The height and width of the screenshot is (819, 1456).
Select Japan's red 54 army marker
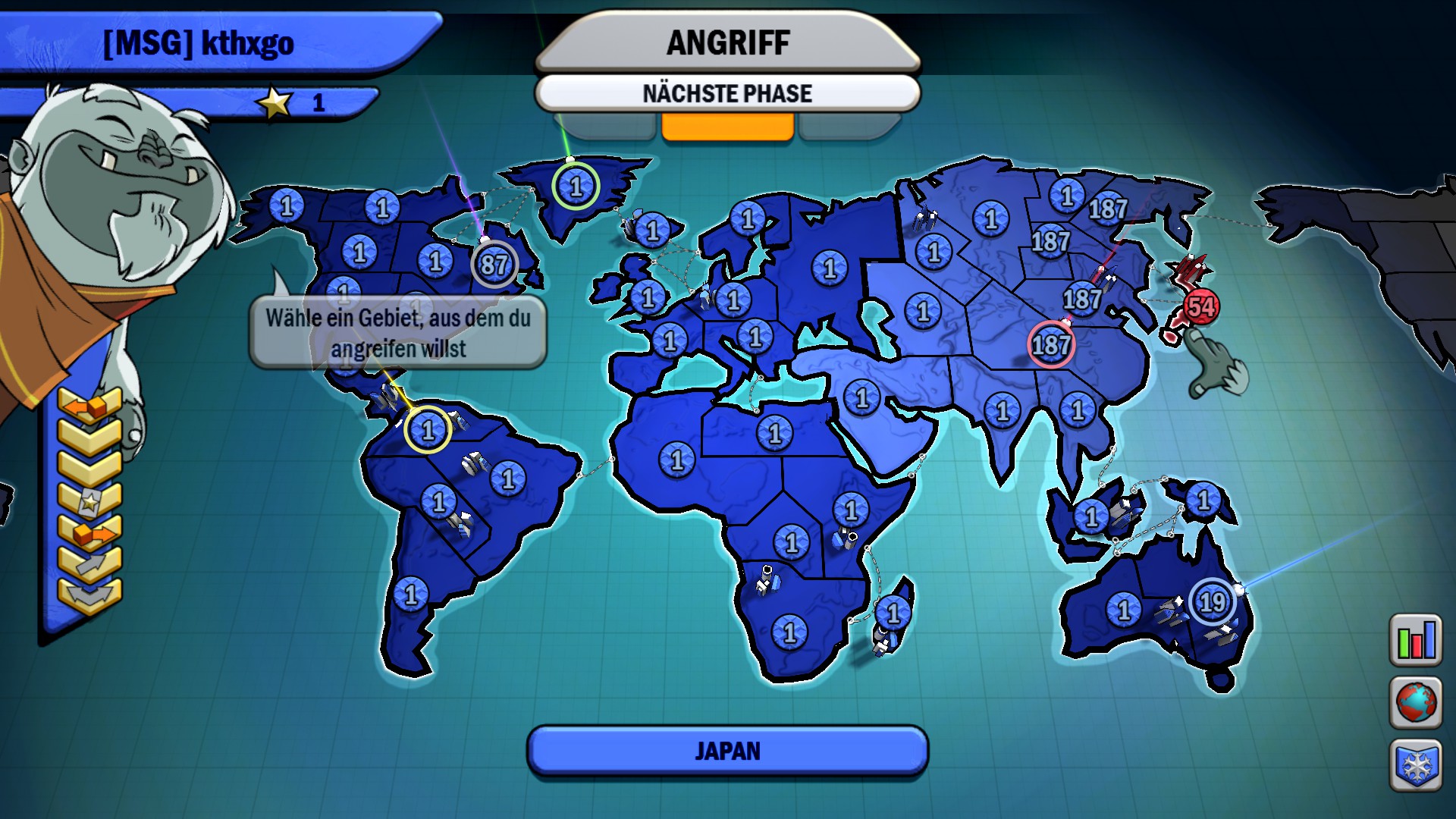pyautogui.click(x=1200, y=306)
